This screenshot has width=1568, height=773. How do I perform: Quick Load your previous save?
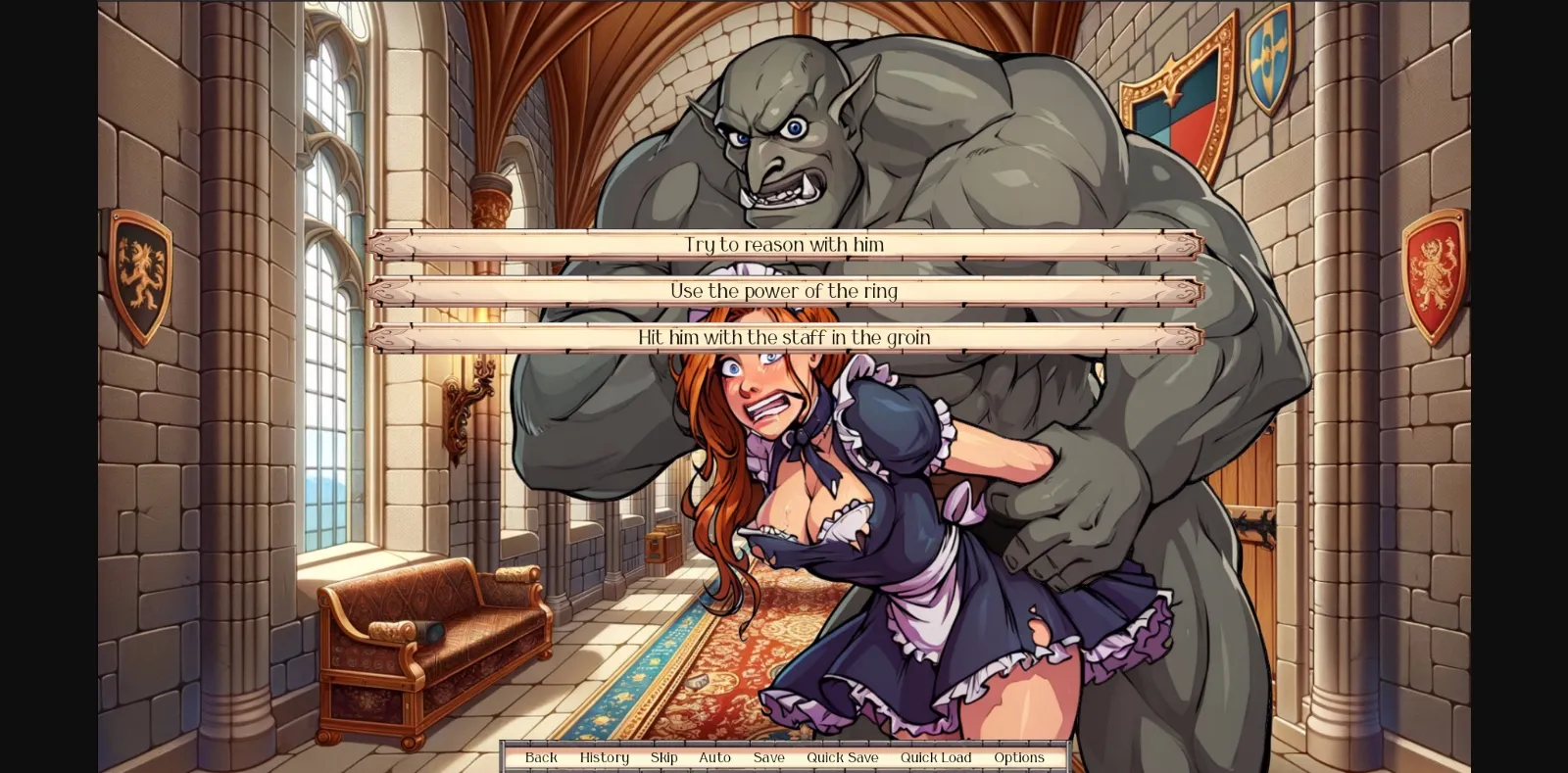(936, 756)
